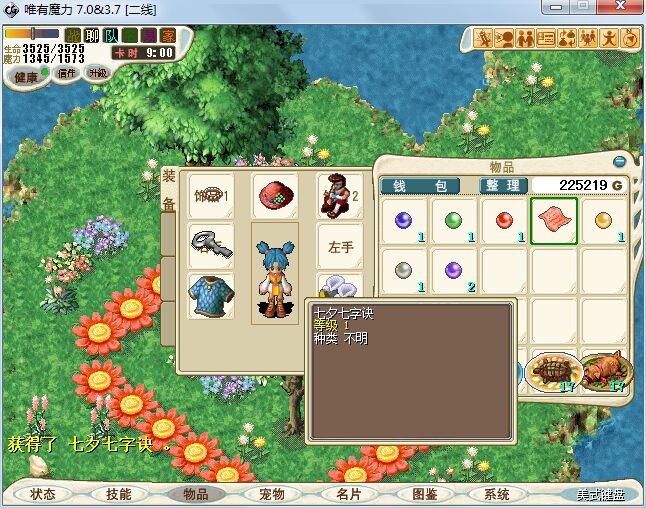Open the 宠物 pets menu
The width and height of the screenshot is (646, 508).
coord(271,494)
